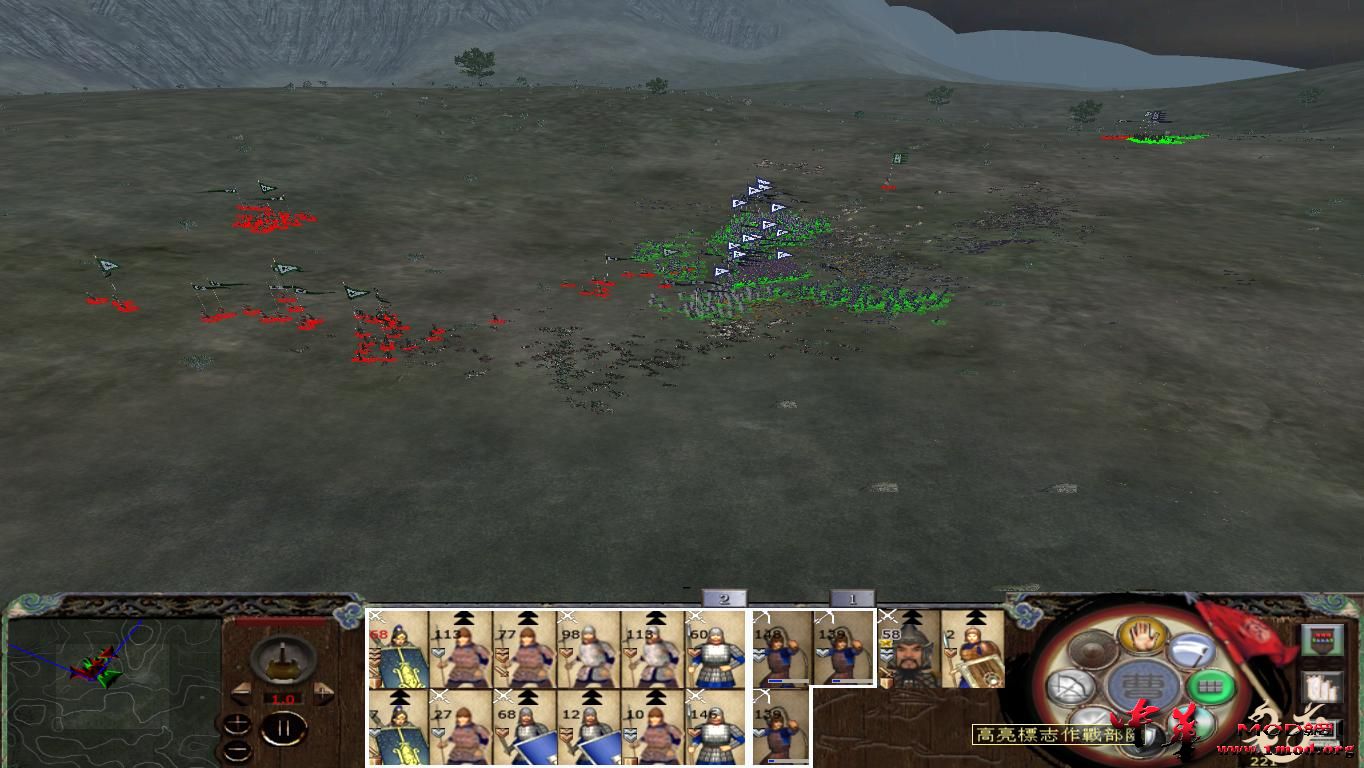Toggle the circular minus button beside the pause control
This screenshot has width=1364, height=768.
tap(238, 750)
